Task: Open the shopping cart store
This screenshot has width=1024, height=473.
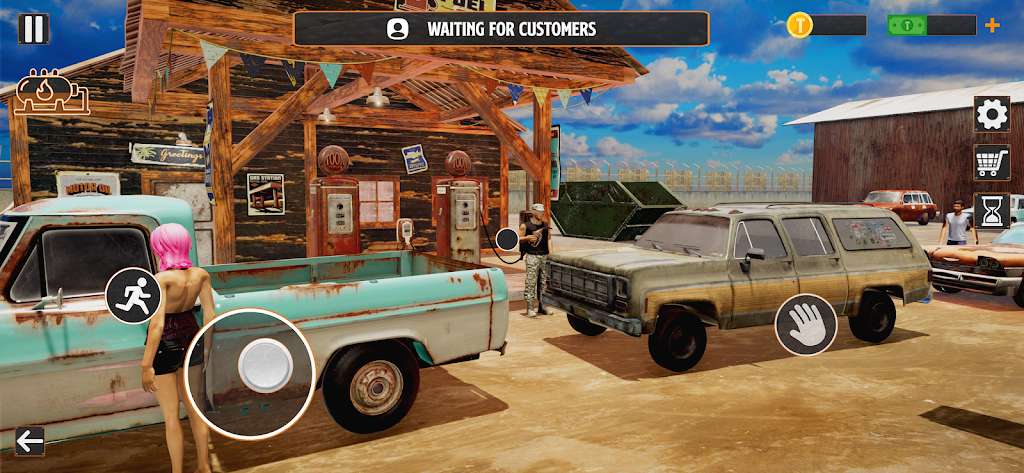Action: (991, 162)
